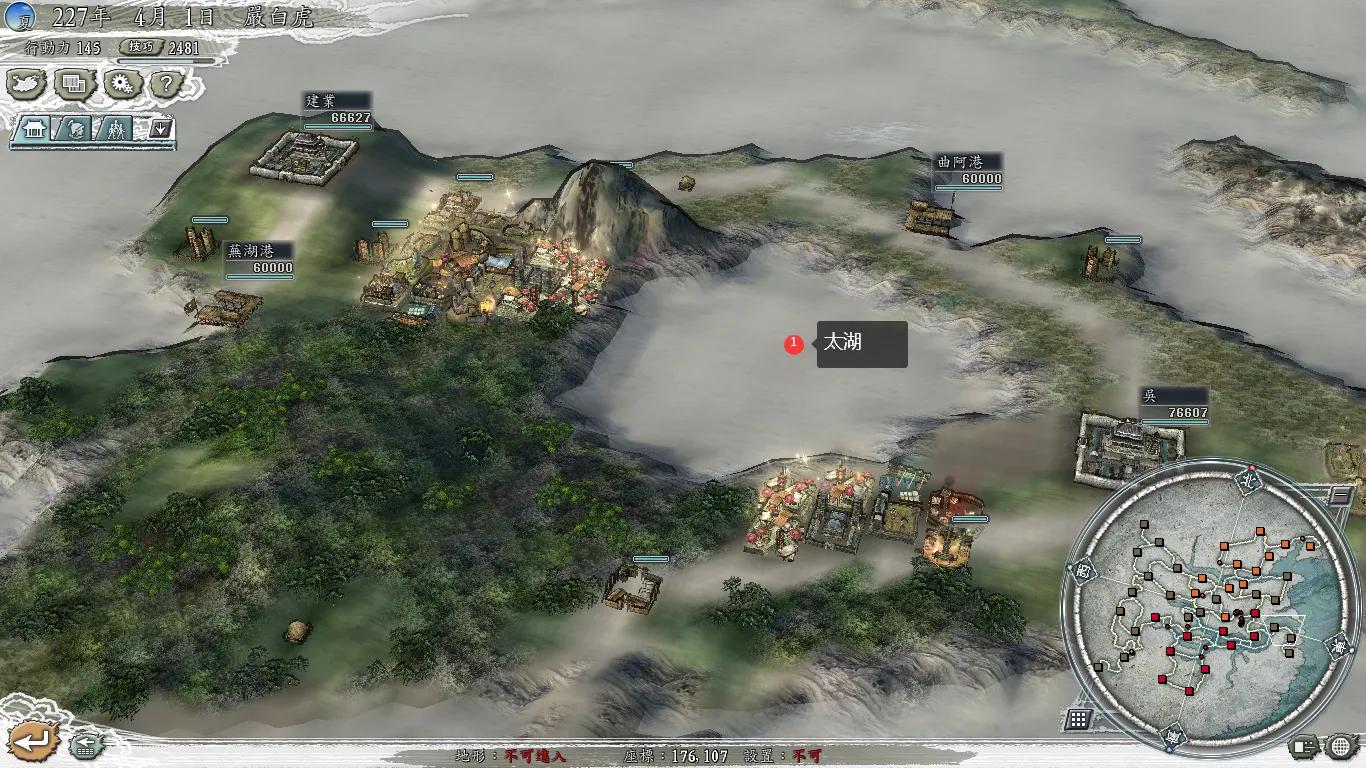Expand the panel with the down arrow
Screen dimensions: 1366x768
(x=161, y=129)
